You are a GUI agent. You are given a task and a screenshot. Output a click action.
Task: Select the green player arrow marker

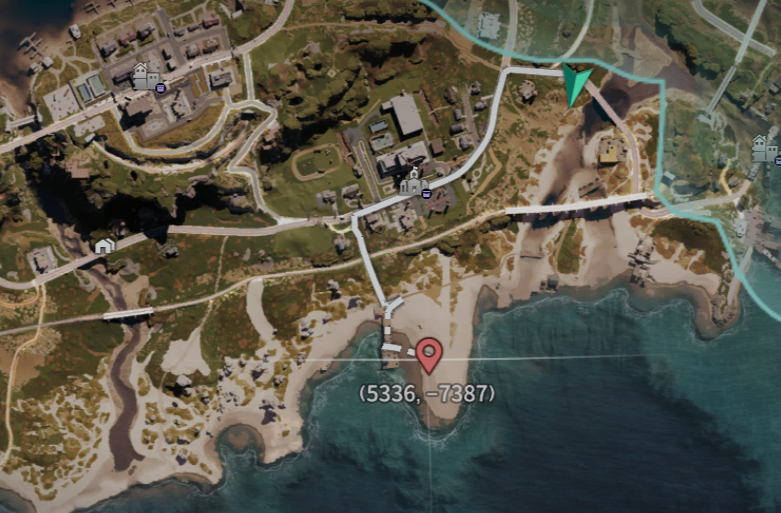click(575, 84)
